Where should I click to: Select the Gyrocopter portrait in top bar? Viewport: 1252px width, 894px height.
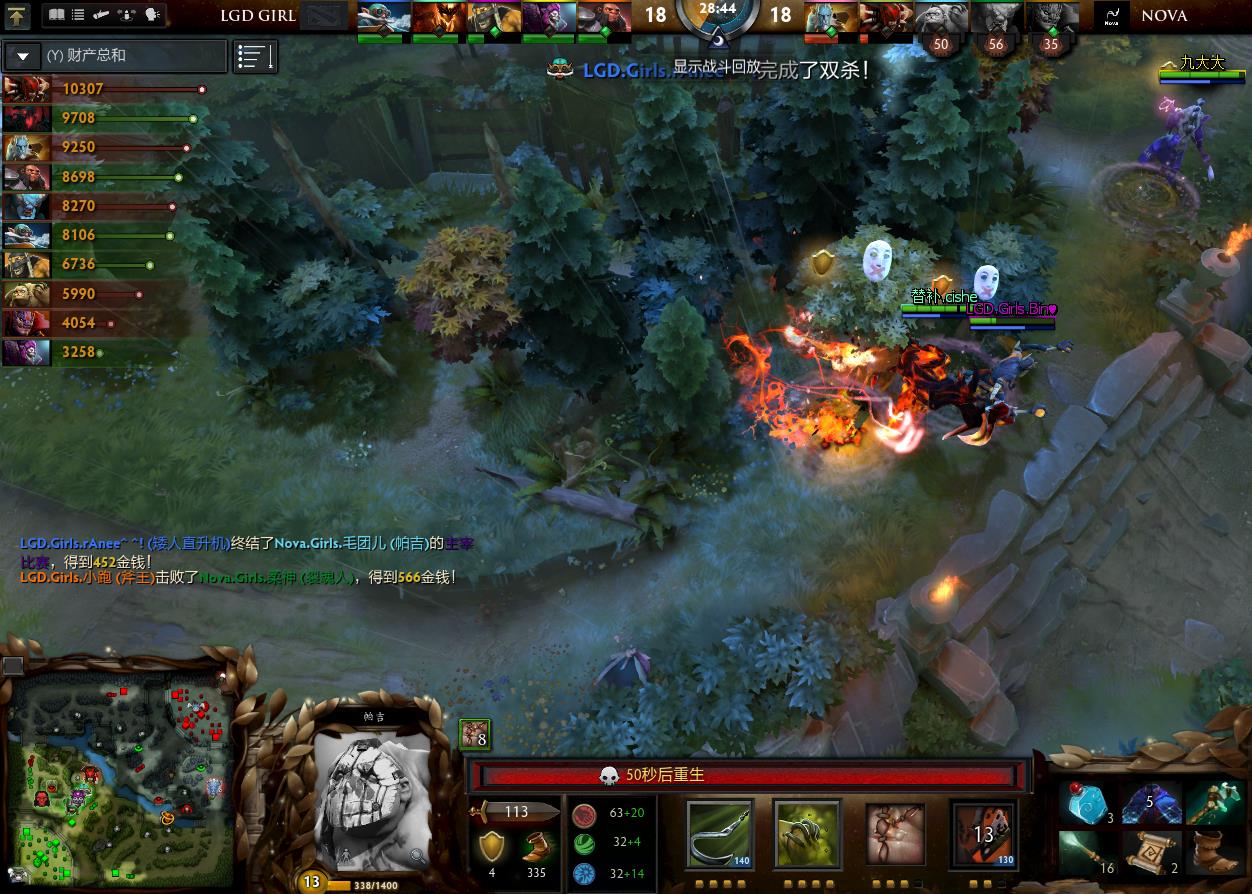pos(384,16)
